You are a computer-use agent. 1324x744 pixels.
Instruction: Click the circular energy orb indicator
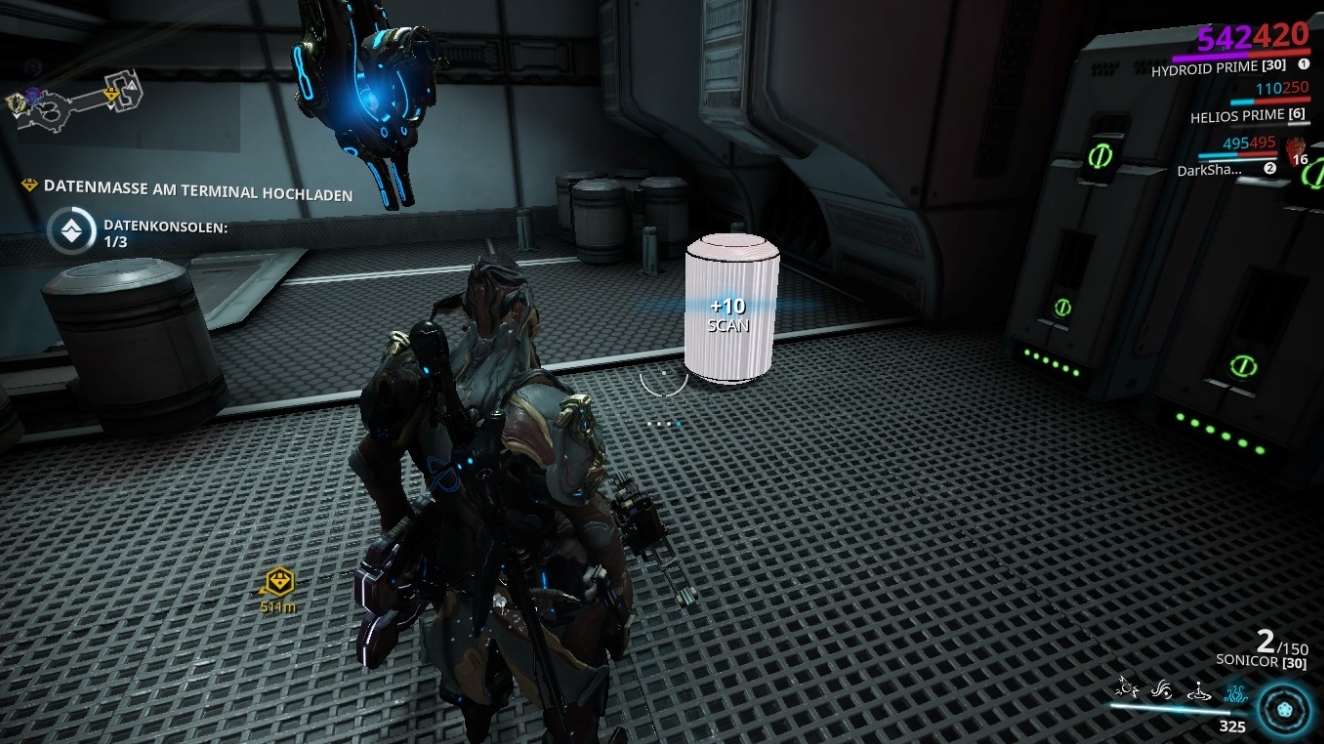pos(1283,709)
